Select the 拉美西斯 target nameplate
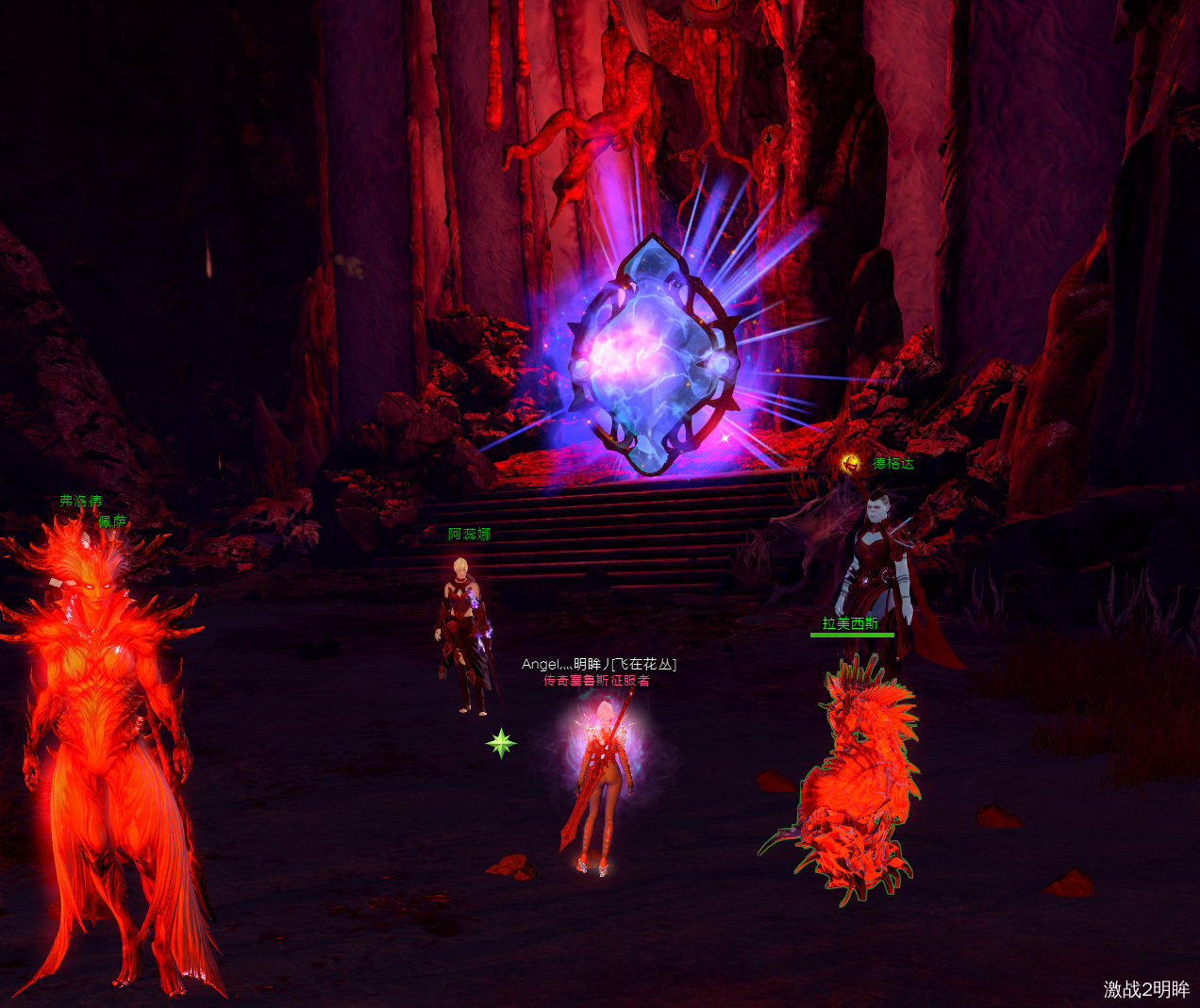The width and height of the screenshot is (1200, 1008). click(850, 623)
